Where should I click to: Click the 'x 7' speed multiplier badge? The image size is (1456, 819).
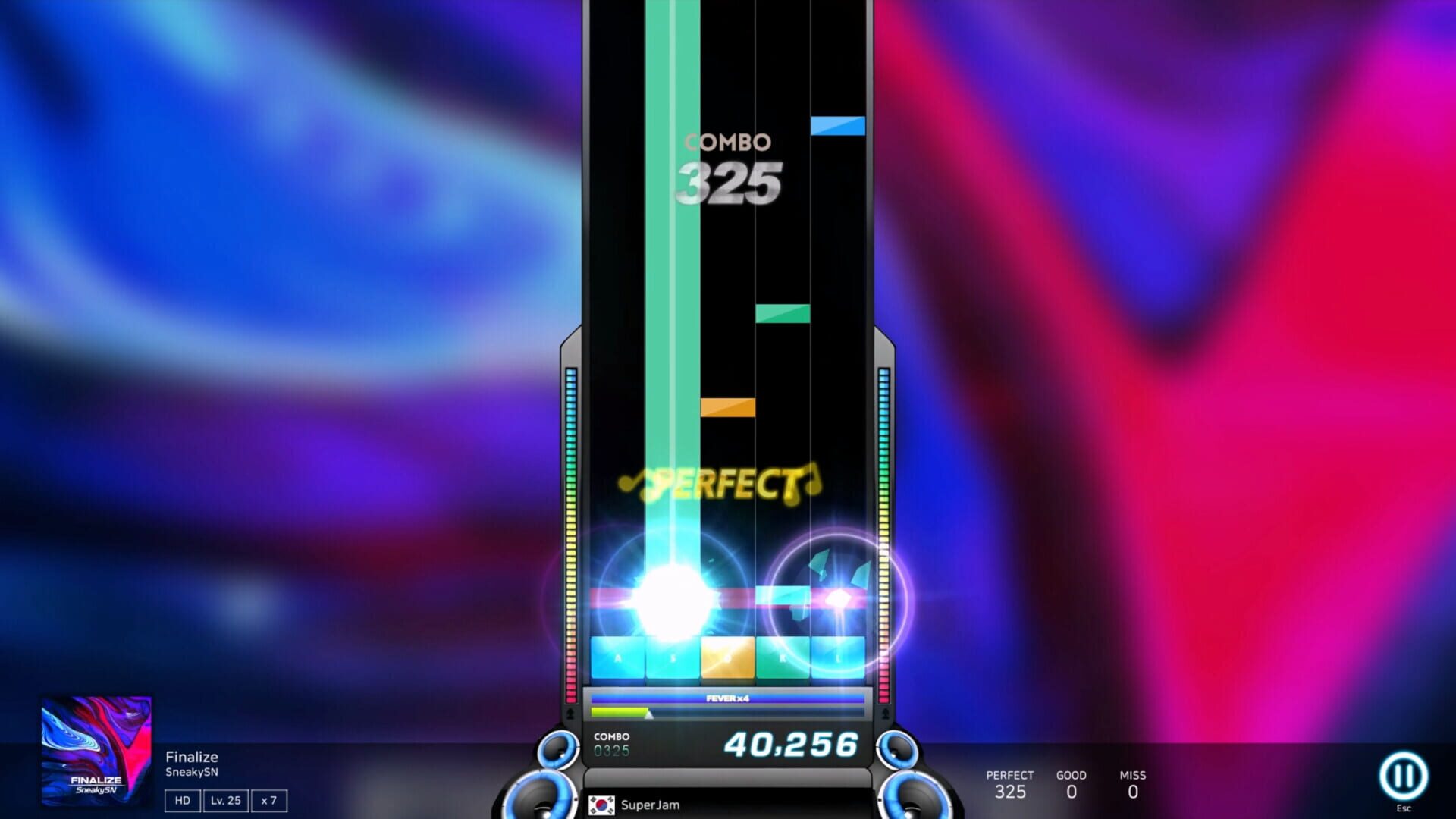pyautogui.click(x=270, y=800)
